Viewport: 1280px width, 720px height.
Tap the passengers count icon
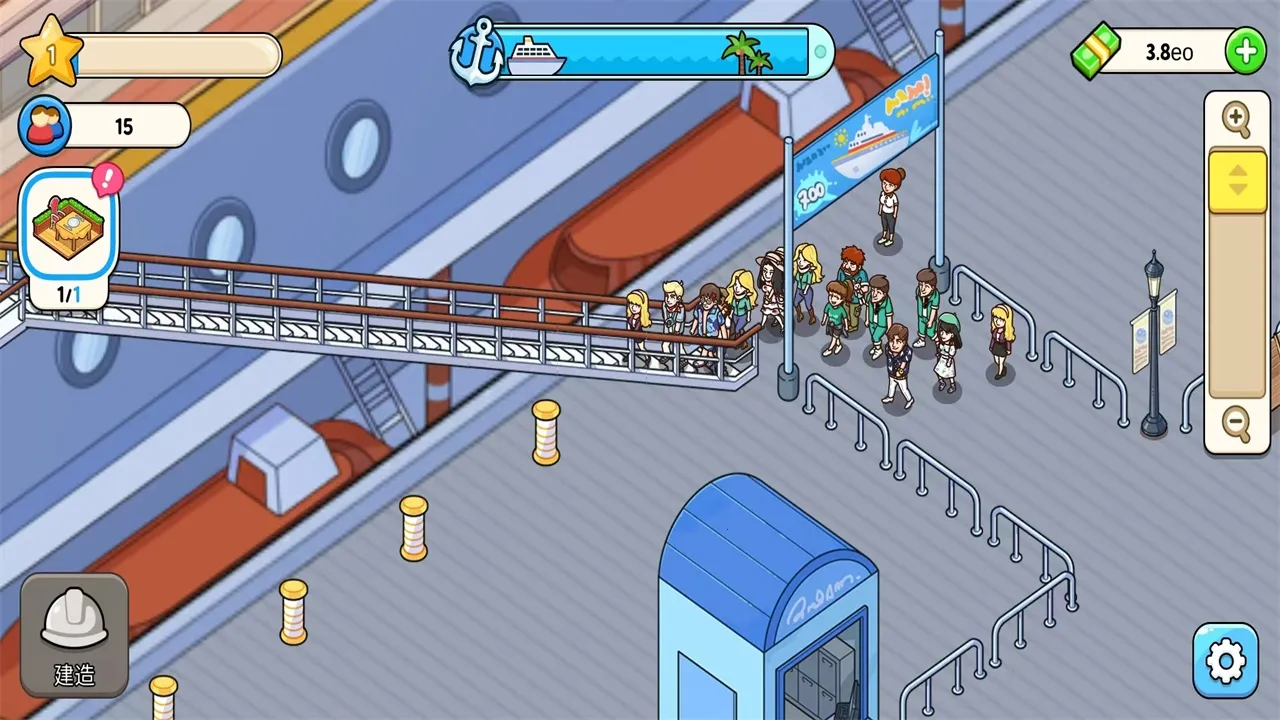click(x=45, y=126)
